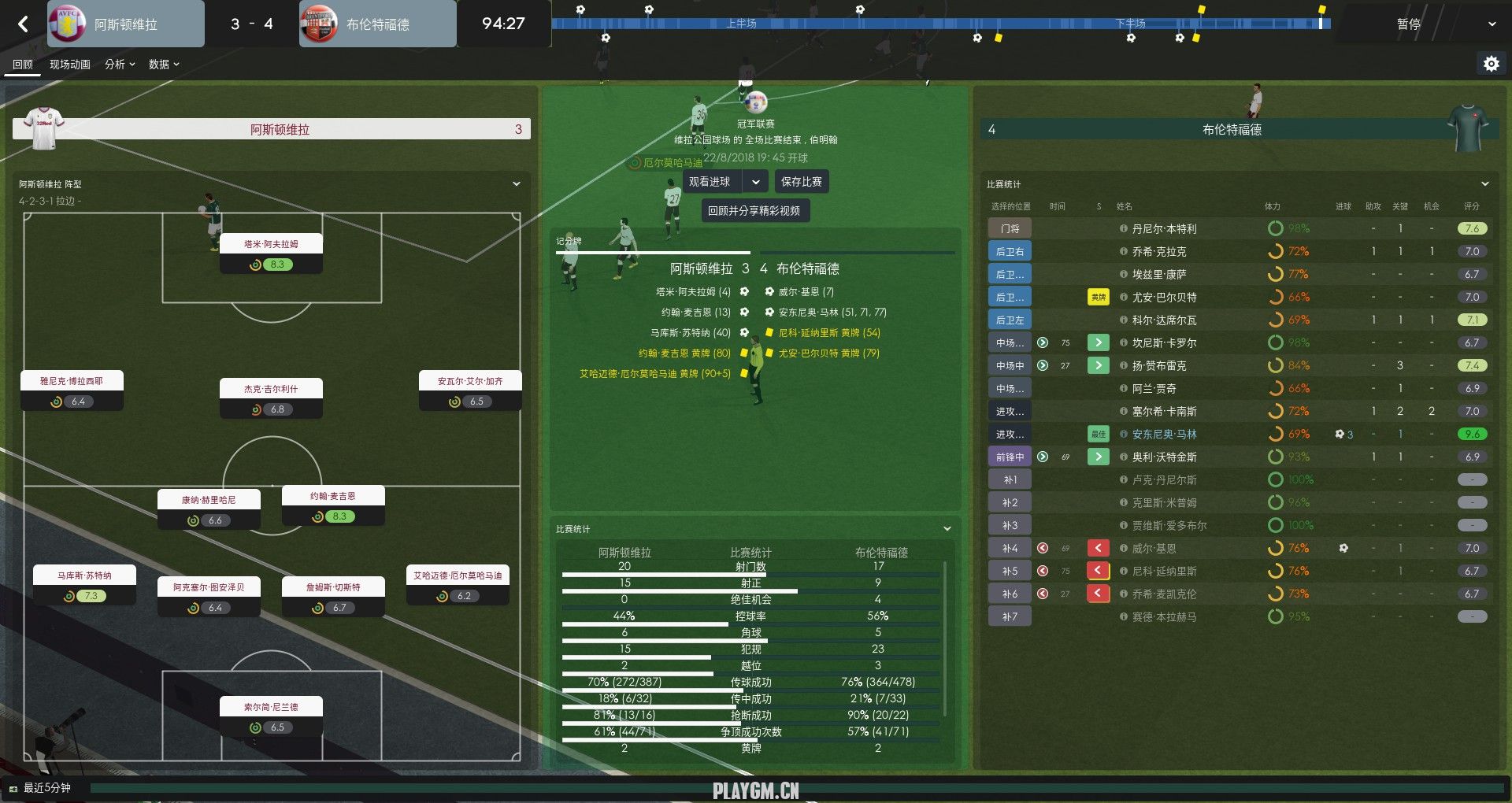
Task: Expand the 阿斯顿维拉 阵型 panel dropdown
Action: pos(517,184)
